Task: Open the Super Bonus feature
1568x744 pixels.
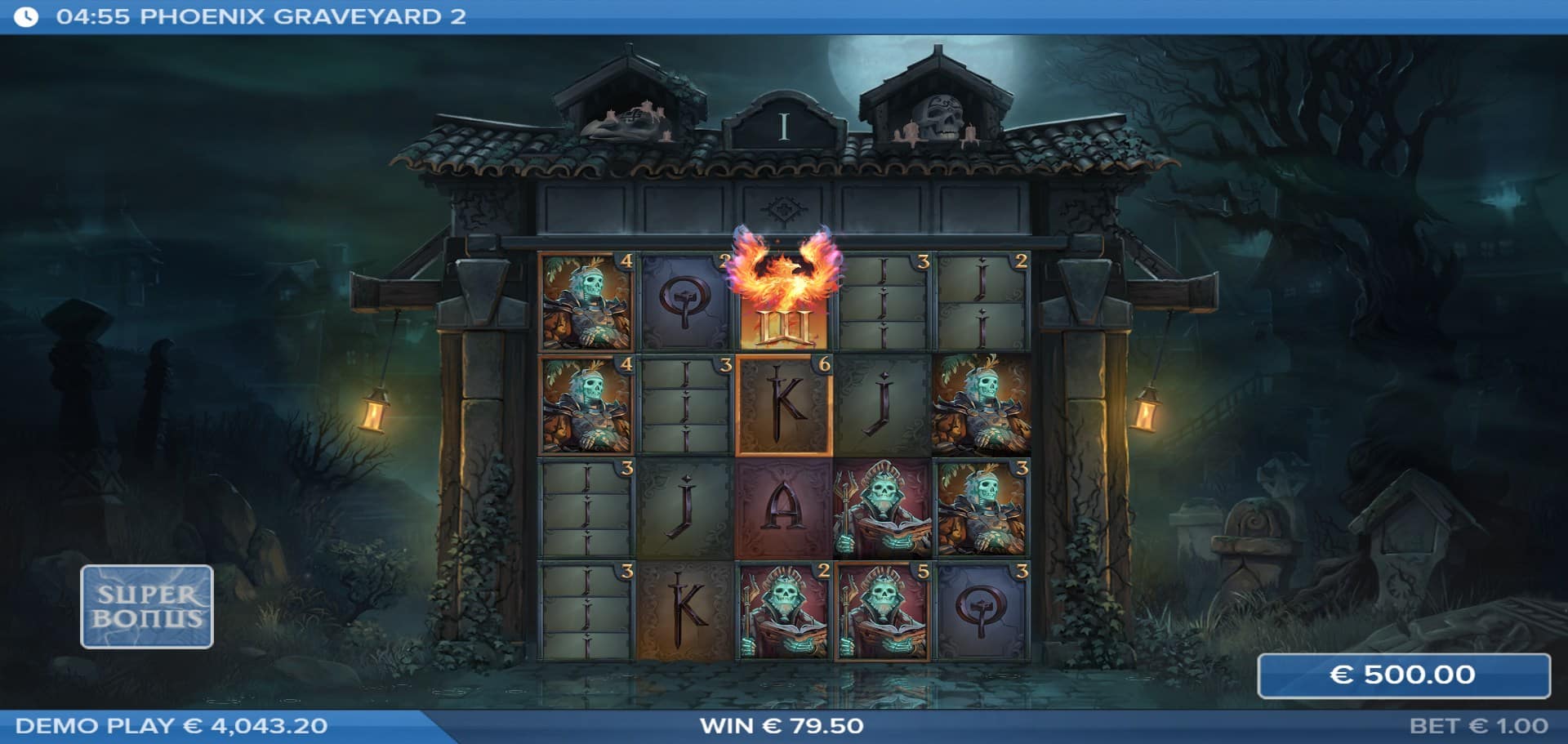Action: pos(147,606)
